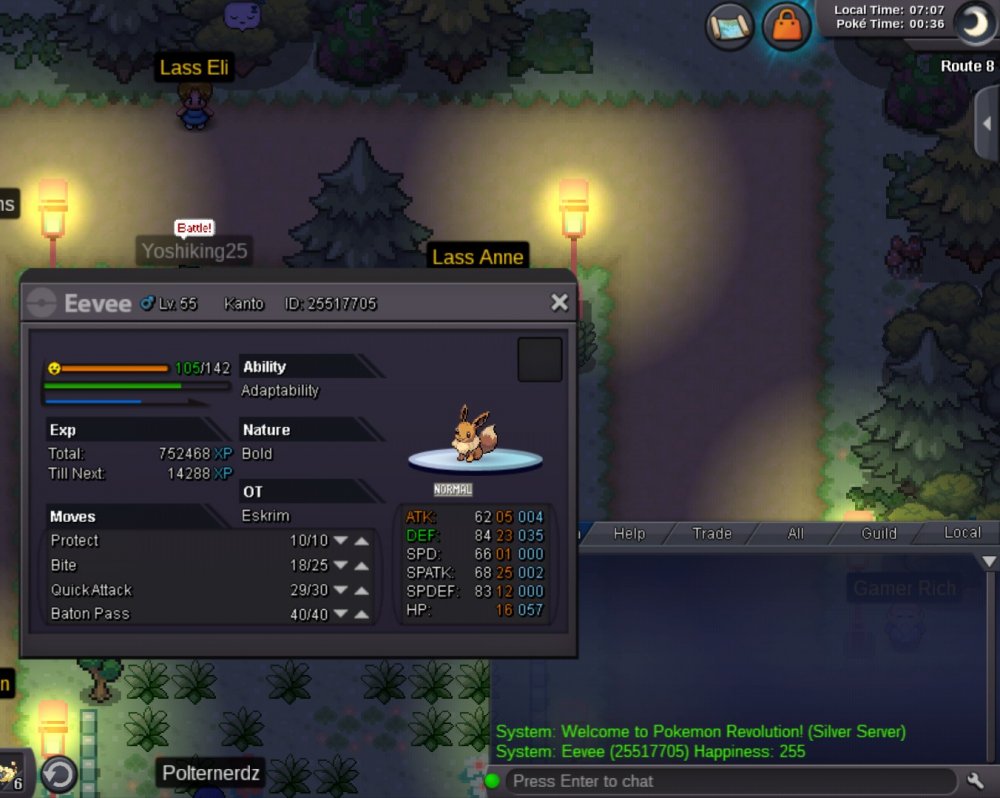Viewport: 1000px width, 798px height.
Task: Open the orange bag inventory
Action: (787, 27)
